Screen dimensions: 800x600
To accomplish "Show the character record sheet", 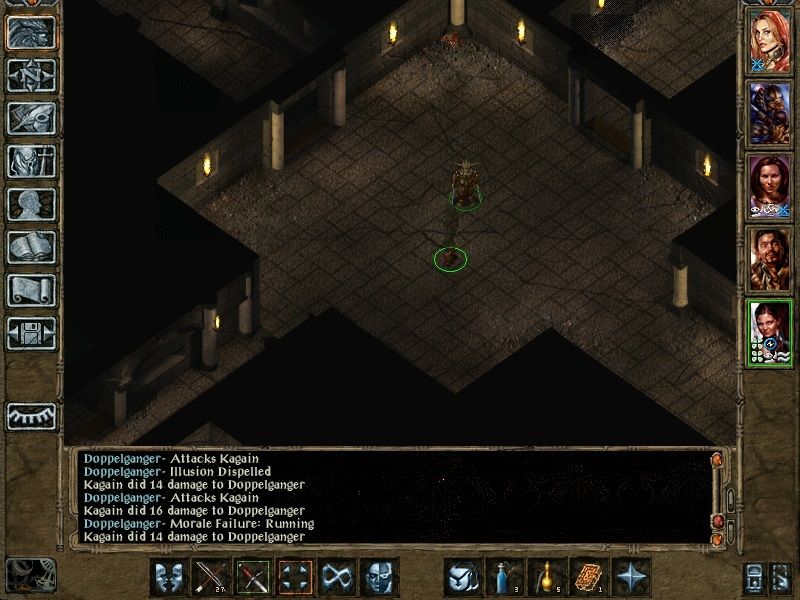I will 31,204.
